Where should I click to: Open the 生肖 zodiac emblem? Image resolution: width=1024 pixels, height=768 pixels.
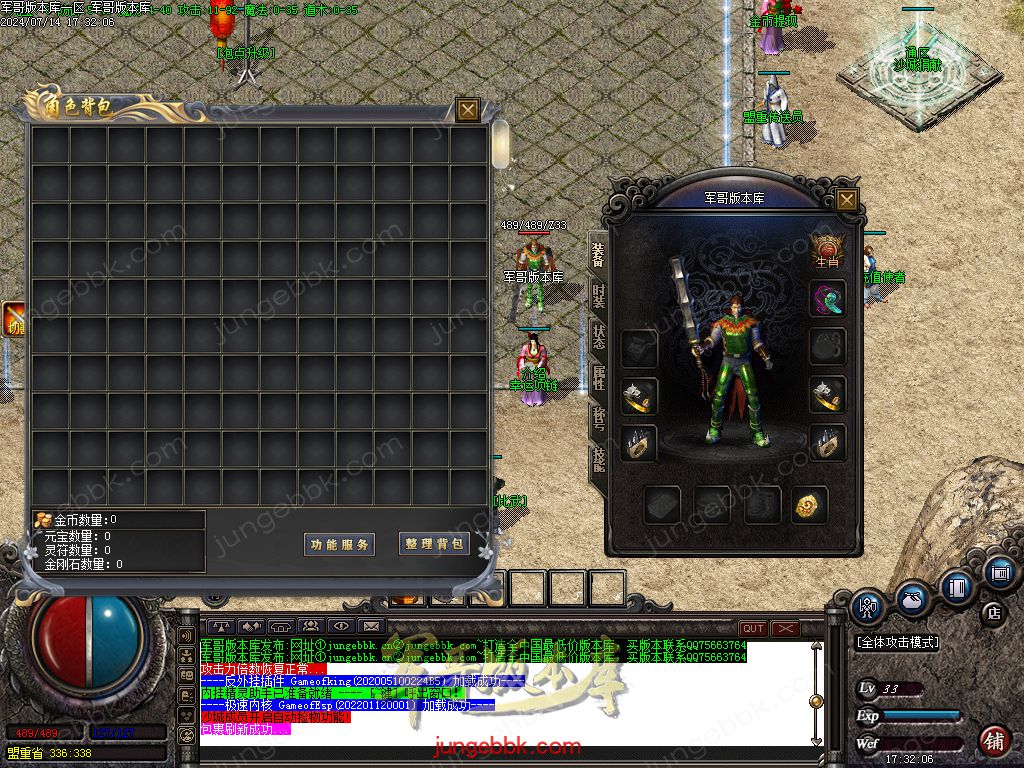pyautogui.click(x=827, y=249)
